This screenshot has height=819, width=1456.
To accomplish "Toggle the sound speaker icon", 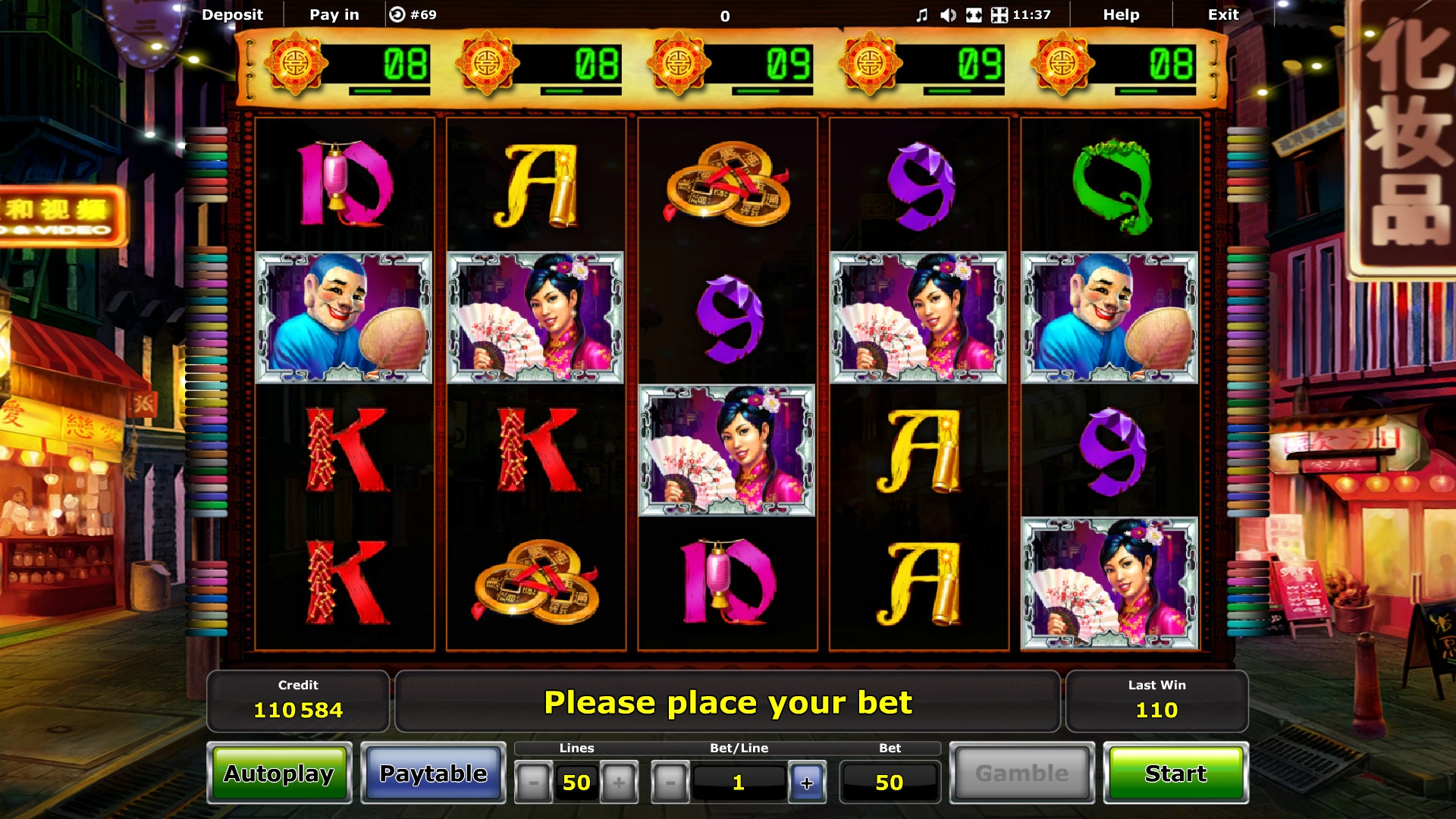I will (948, 15).
